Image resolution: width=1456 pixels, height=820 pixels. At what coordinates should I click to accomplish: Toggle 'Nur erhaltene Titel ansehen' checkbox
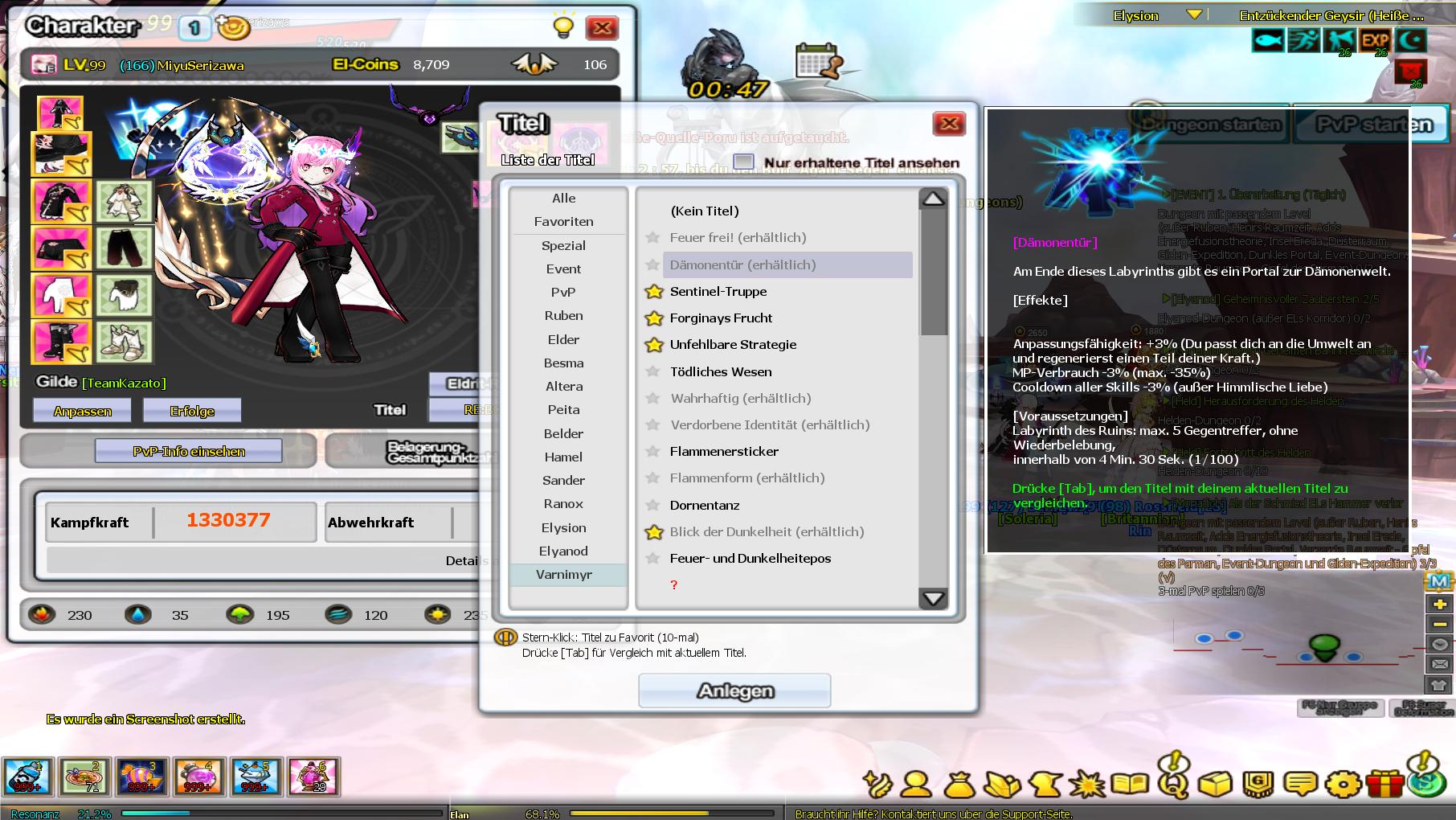click(x=744, y=162)
